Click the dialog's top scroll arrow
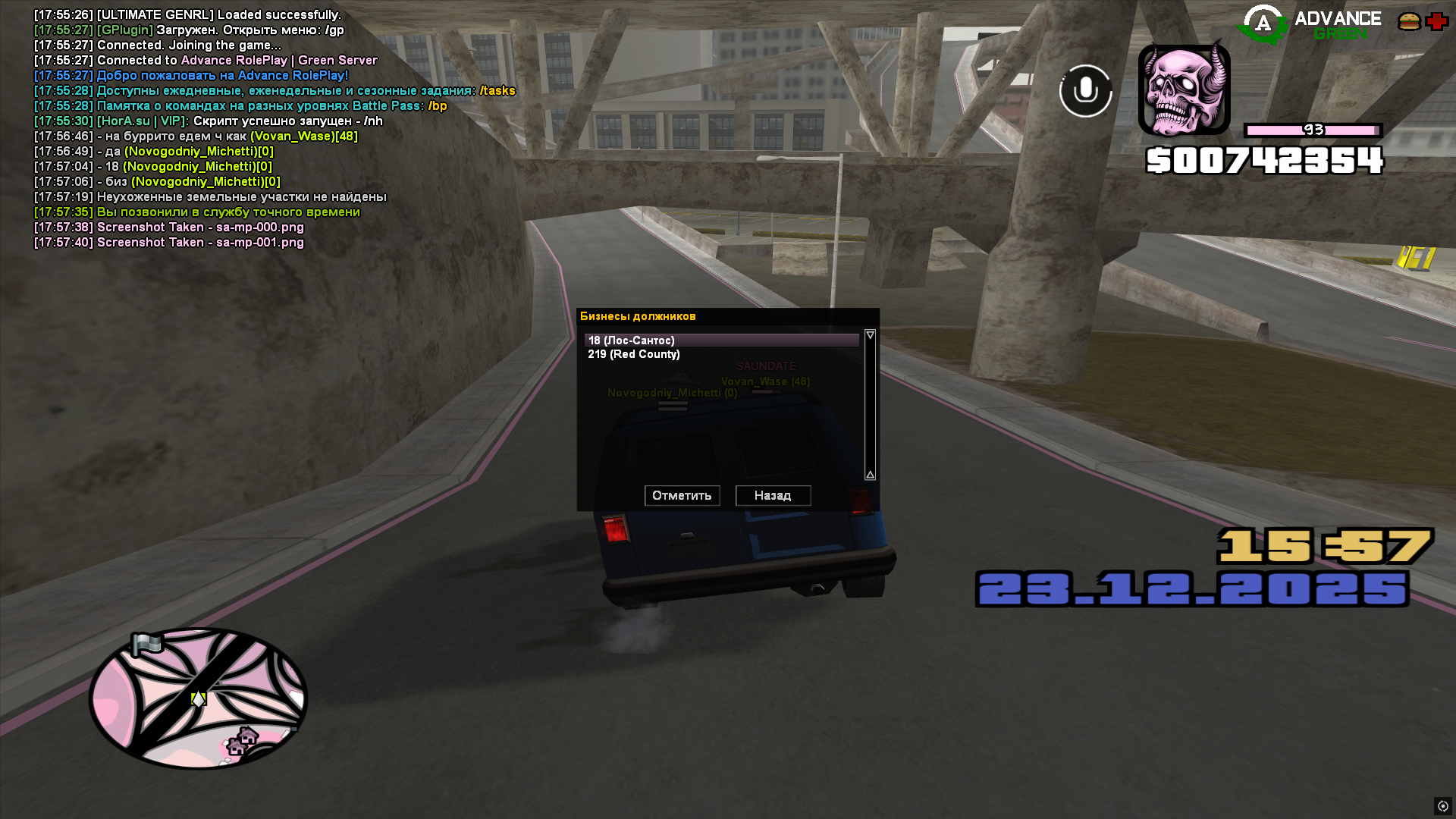This screenshot has height=819, width=1456. pos(870,335)
